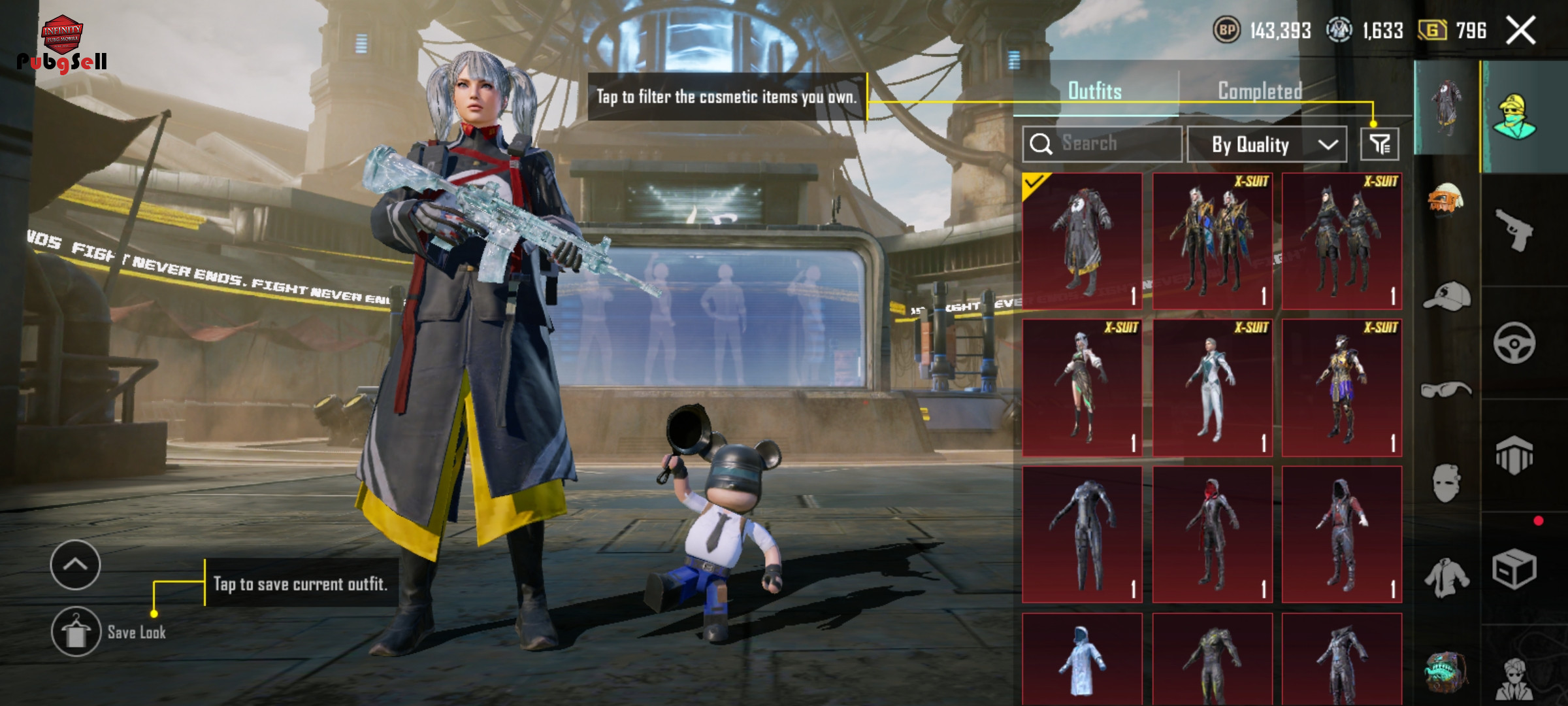Close the inventory screen
The image size is (1568, 706).
pyautogui.click(x=1520, y=31)
